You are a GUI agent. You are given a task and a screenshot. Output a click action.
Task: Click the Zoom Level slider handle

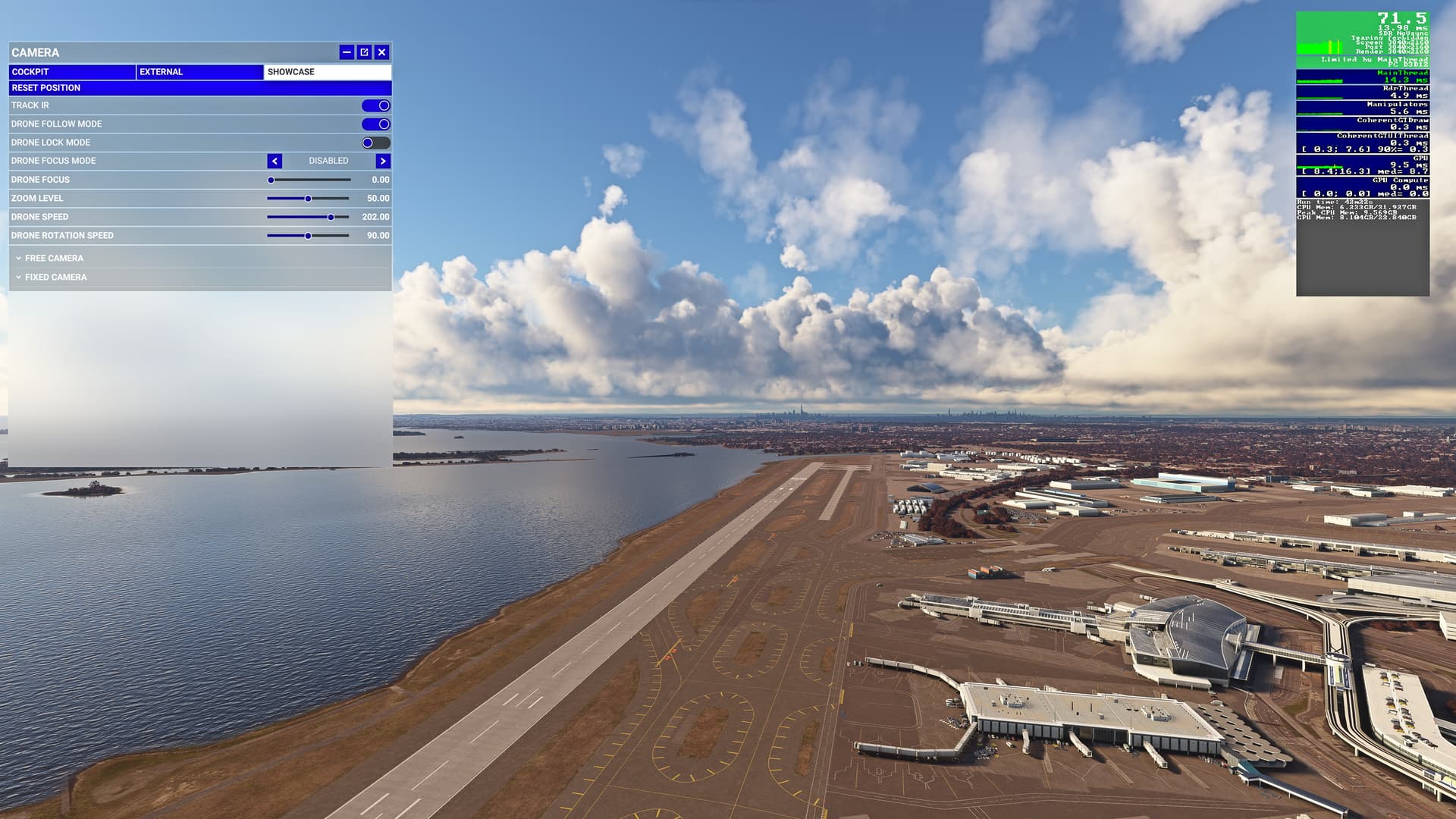pyautogui.click(x=308, y=198)
